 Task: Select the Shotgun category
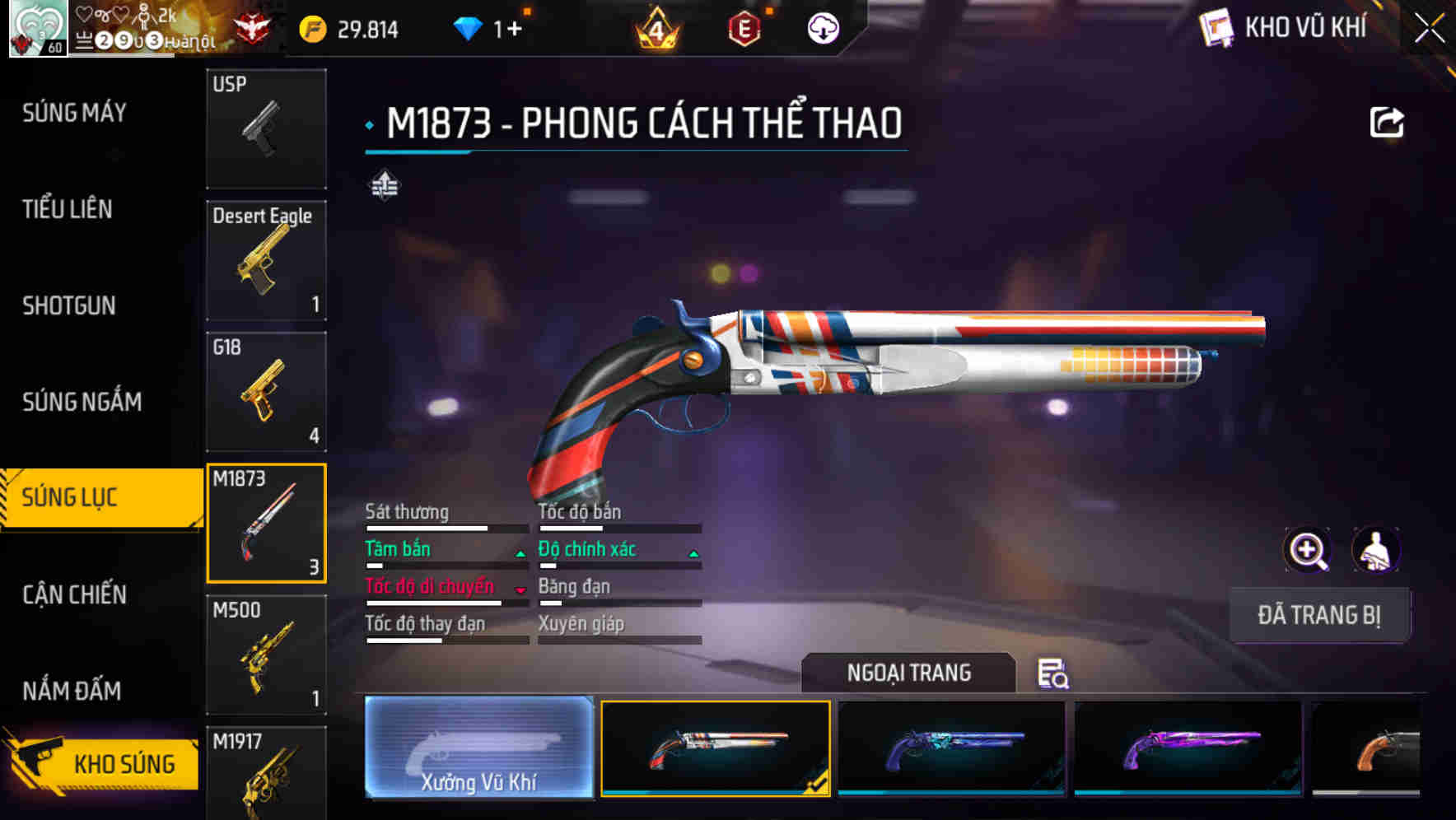(69, 305)
